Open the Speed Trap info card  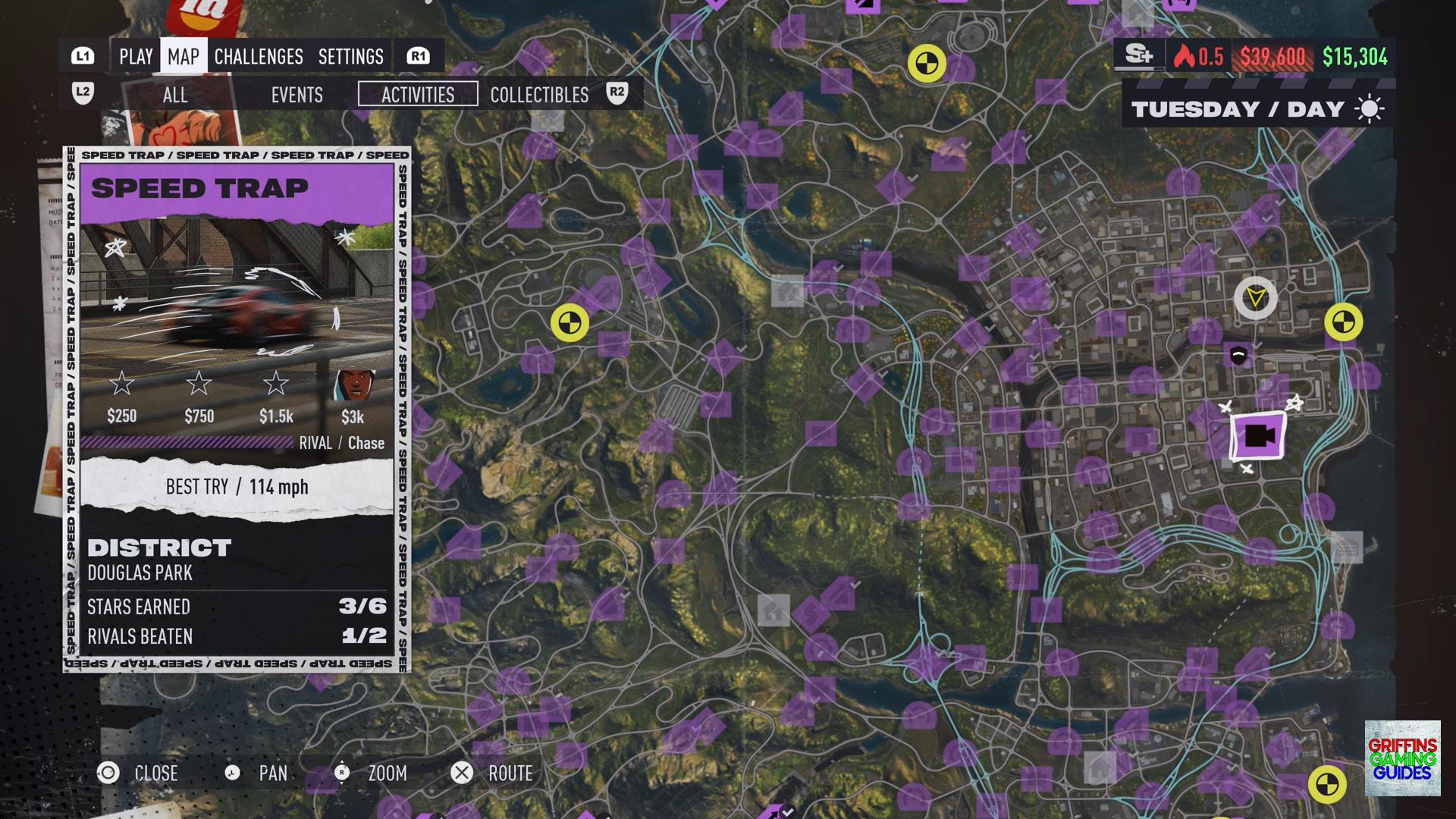[237, 409]
